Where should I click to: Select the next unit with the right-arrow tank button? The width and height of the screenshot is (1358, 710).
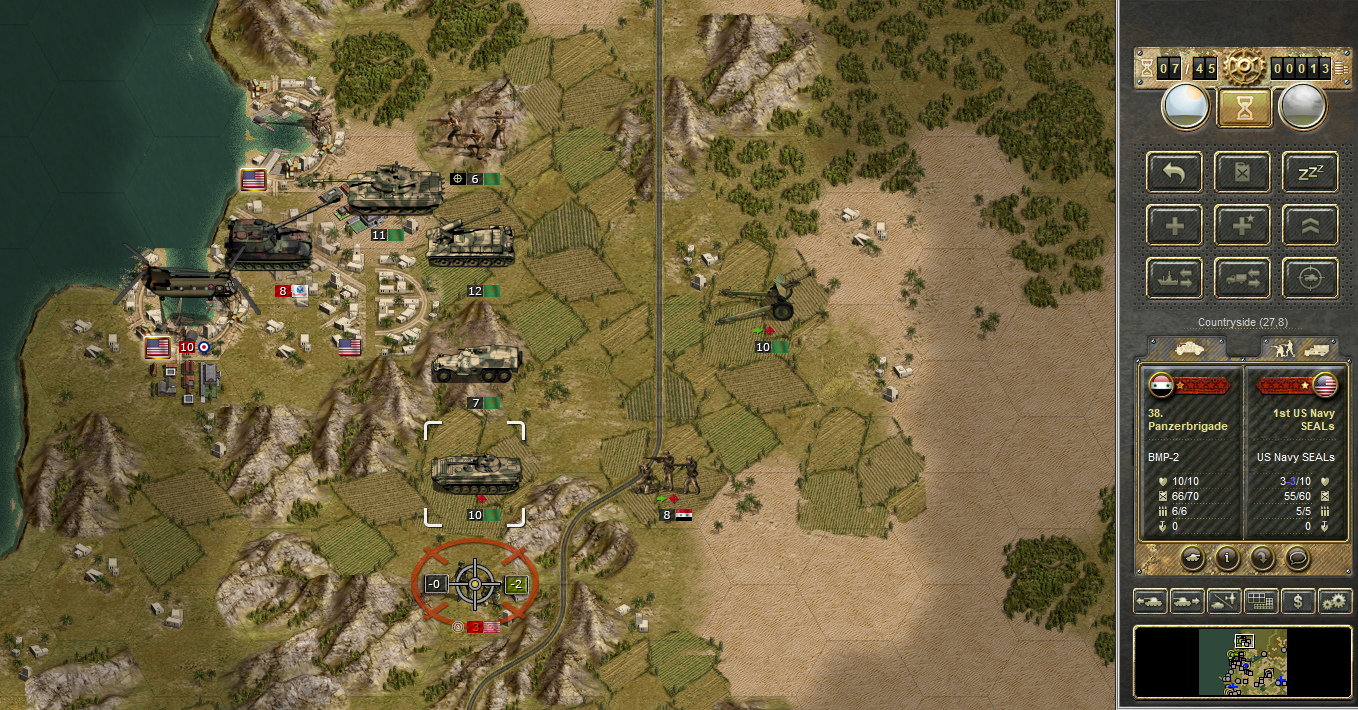(x=1188, y=601)
